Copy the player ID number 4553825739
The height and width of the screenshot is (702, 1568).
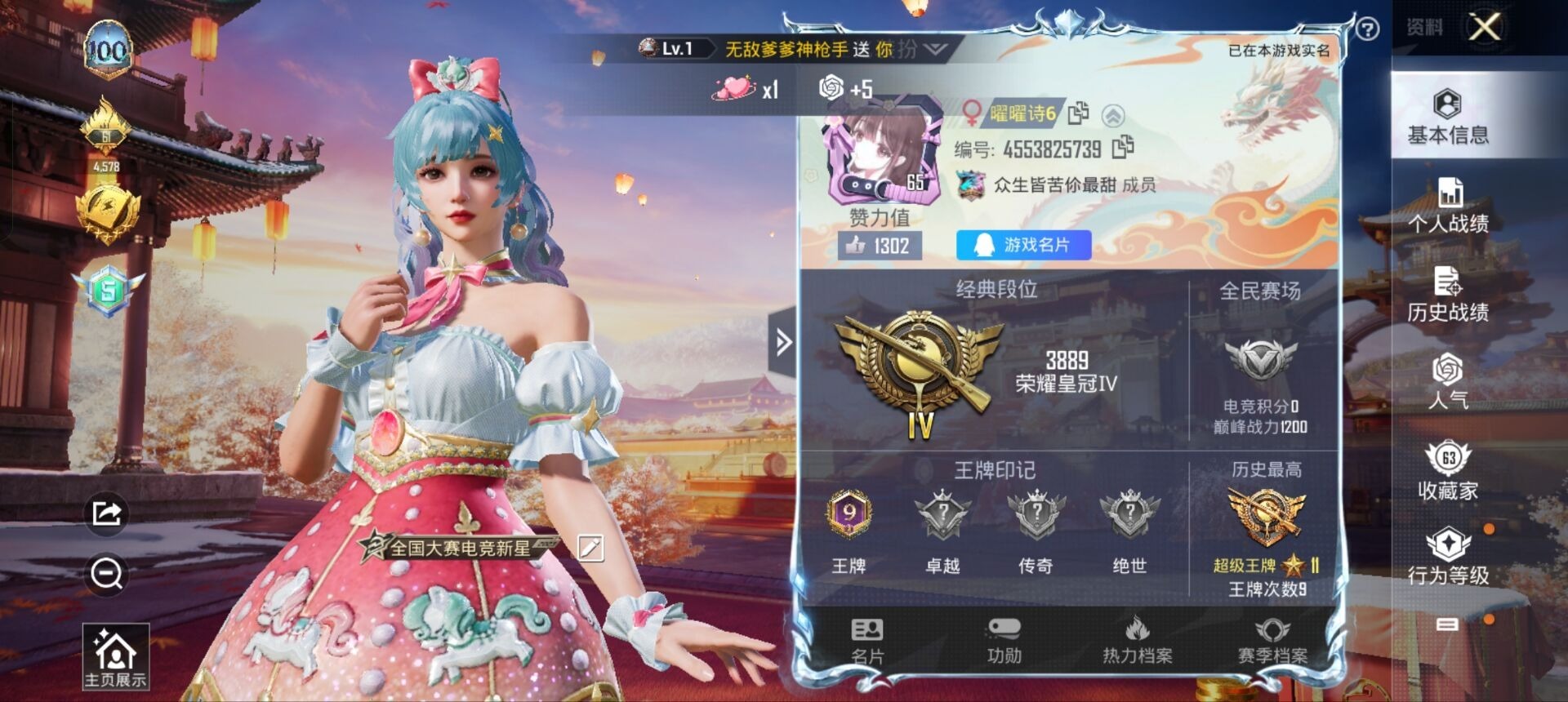(1124, 148)
